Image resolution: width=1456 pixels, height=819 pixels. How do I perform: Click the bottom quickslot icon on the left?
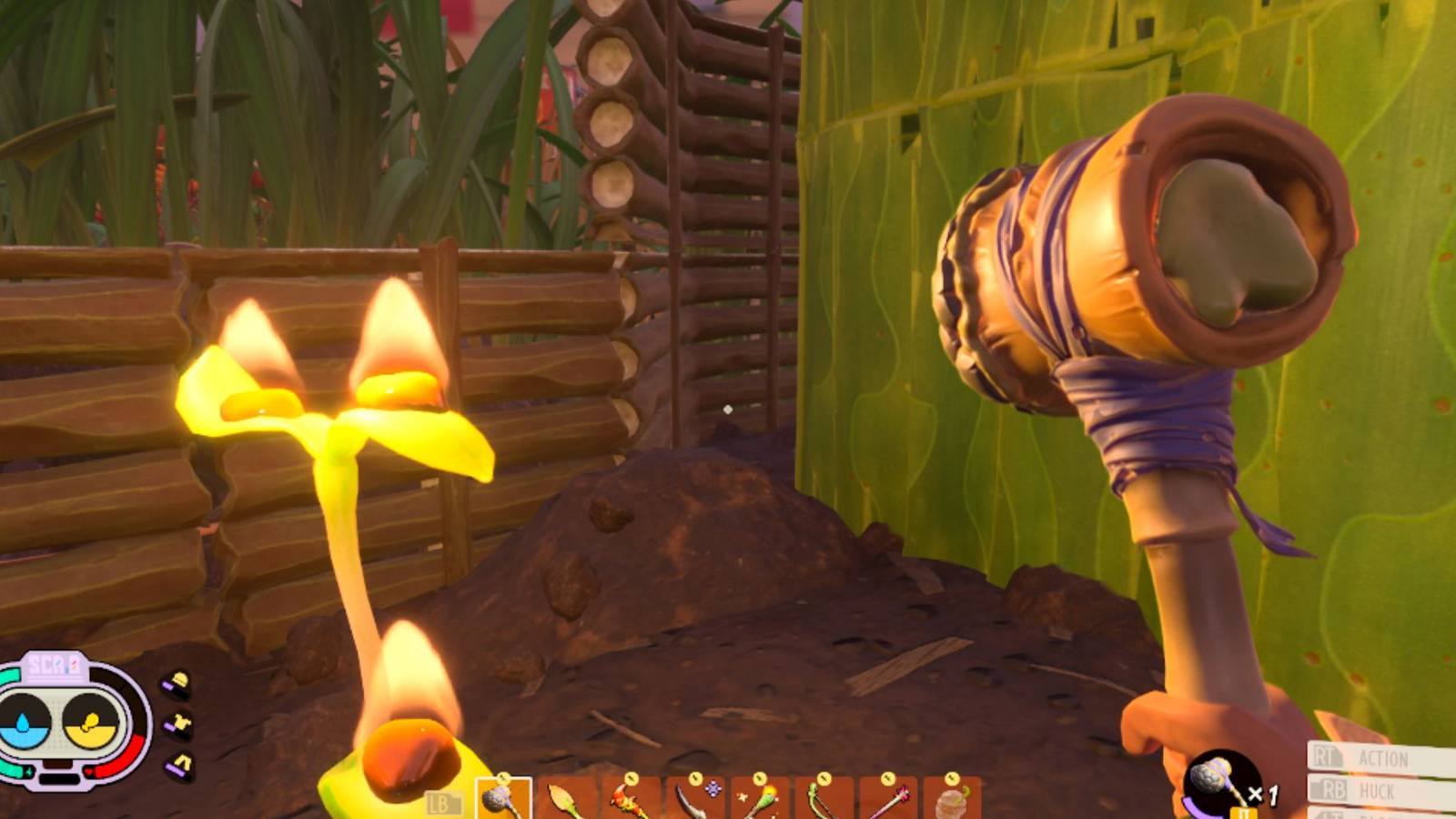click(x=180, y=763)
